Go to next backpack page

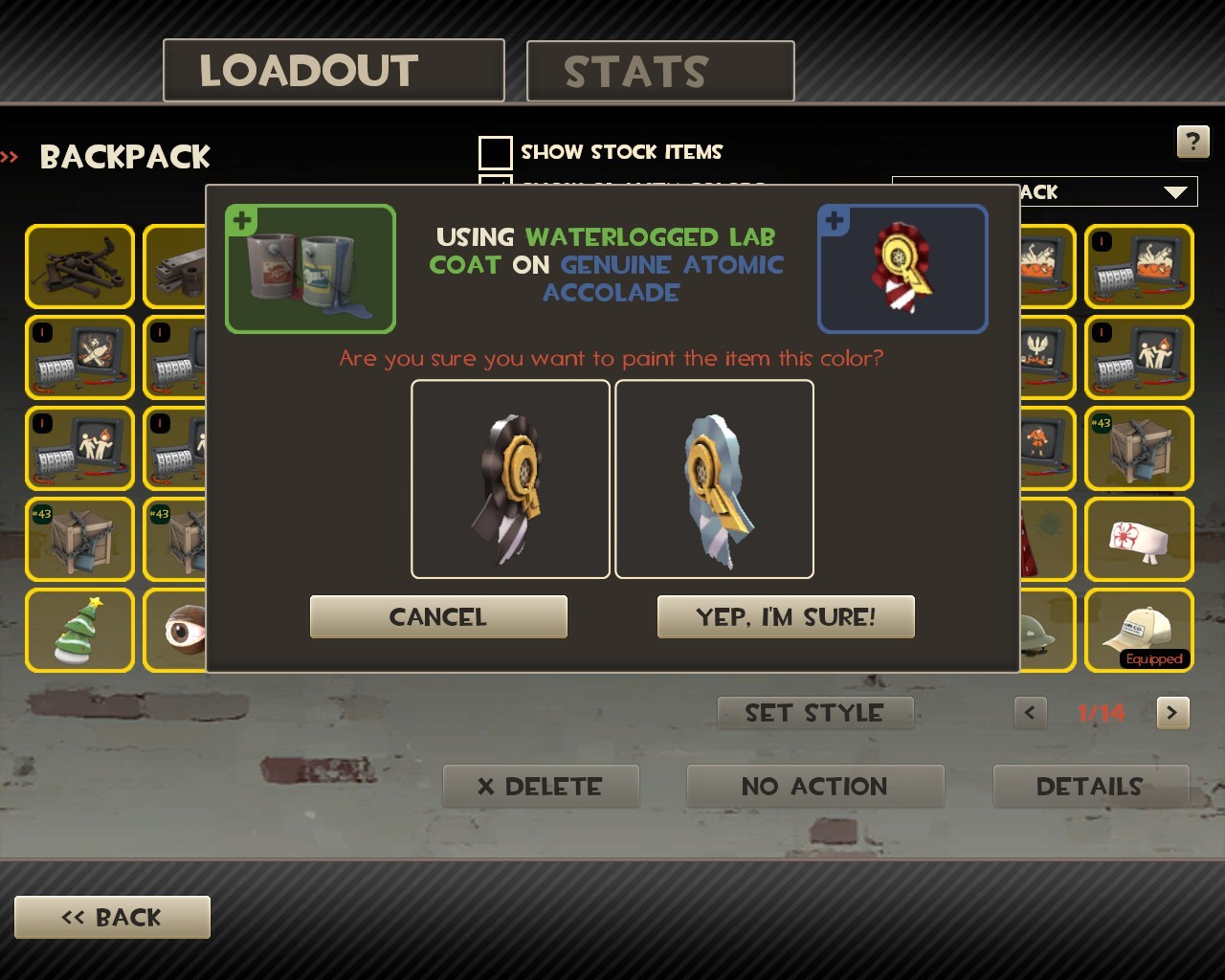click(x=1172, y=713)
